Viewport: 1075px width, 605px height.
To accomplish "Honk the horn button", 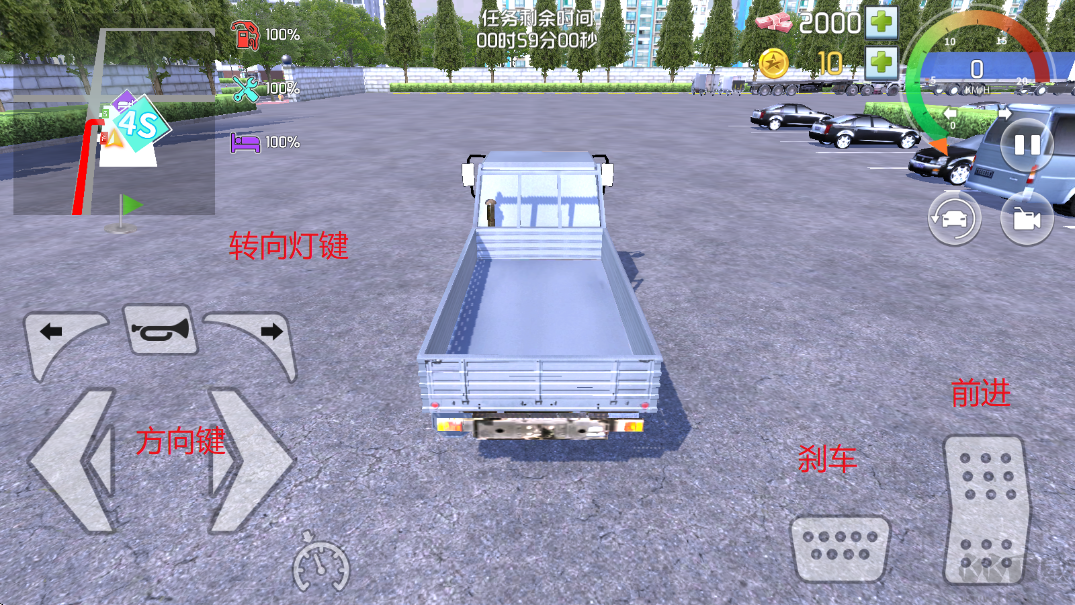I will pyautogui.click(x=160, y=329).
